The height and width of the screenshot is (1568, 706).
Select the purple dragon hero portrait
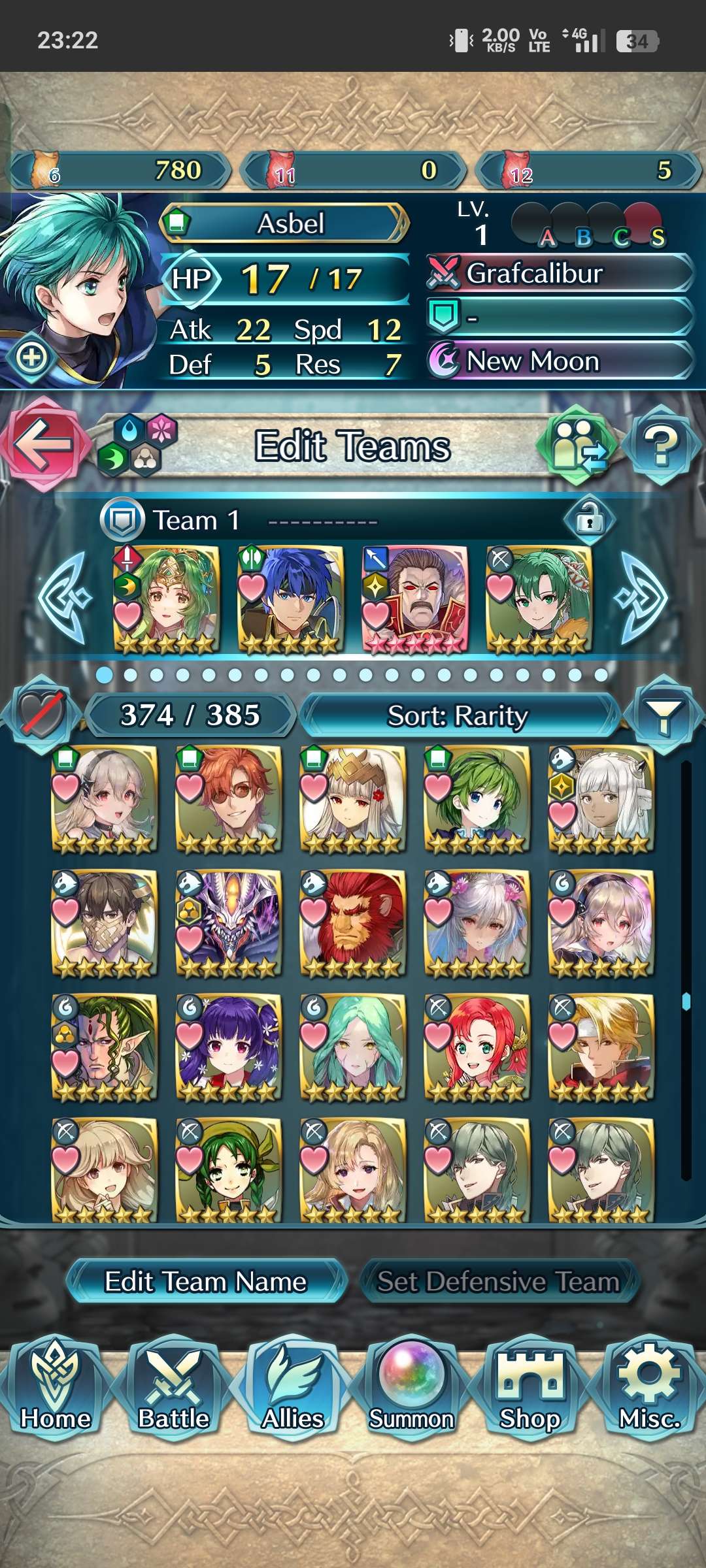tap(229, 923)
